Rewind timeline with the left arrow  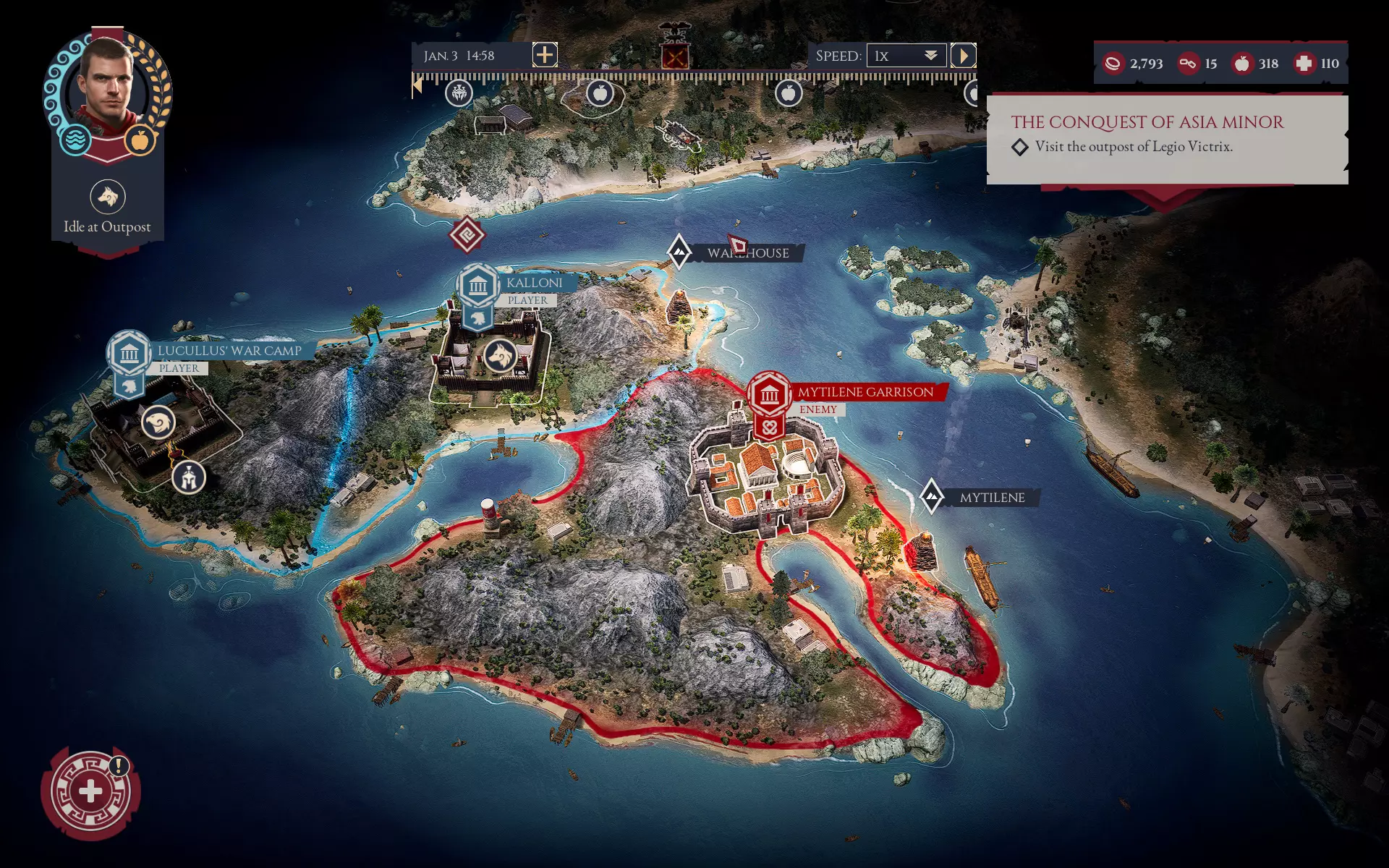[417, 87]
